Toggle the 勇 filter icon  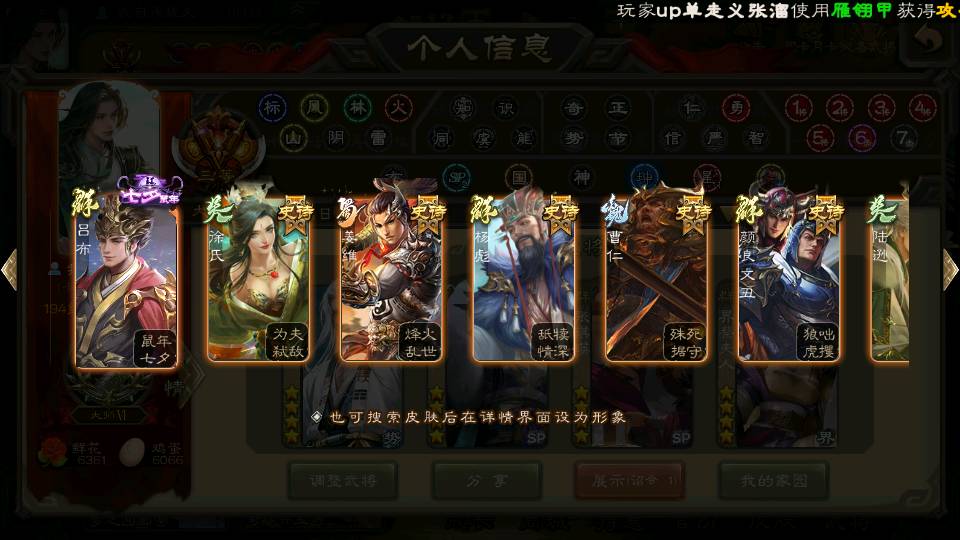[735, 107]
